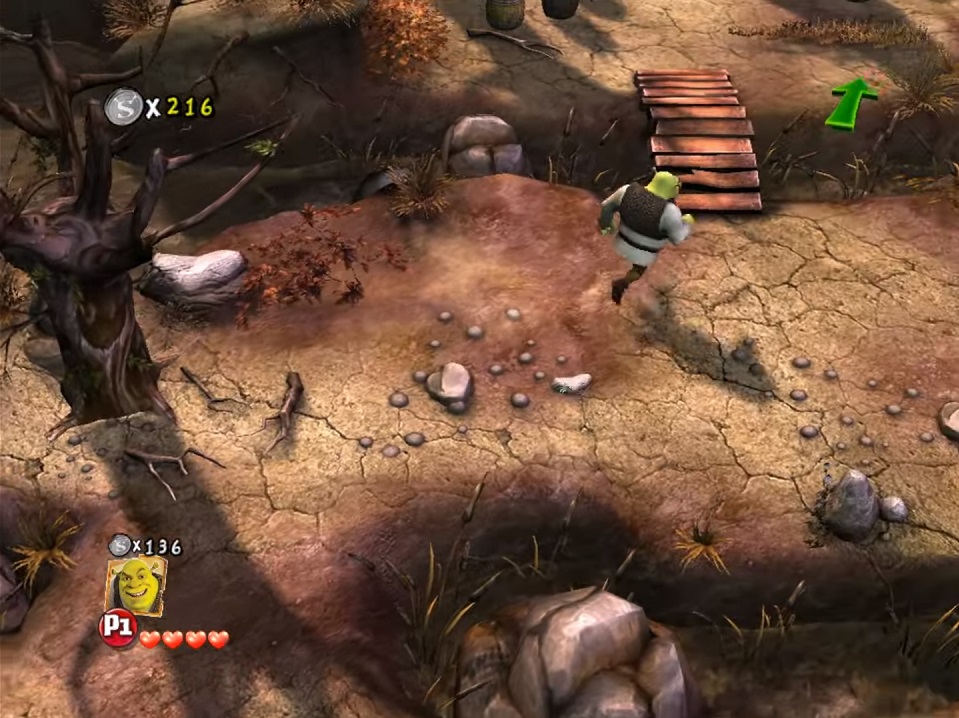
Task: Click the small coin icon above the portrait
Action: (x=120, y=545)
